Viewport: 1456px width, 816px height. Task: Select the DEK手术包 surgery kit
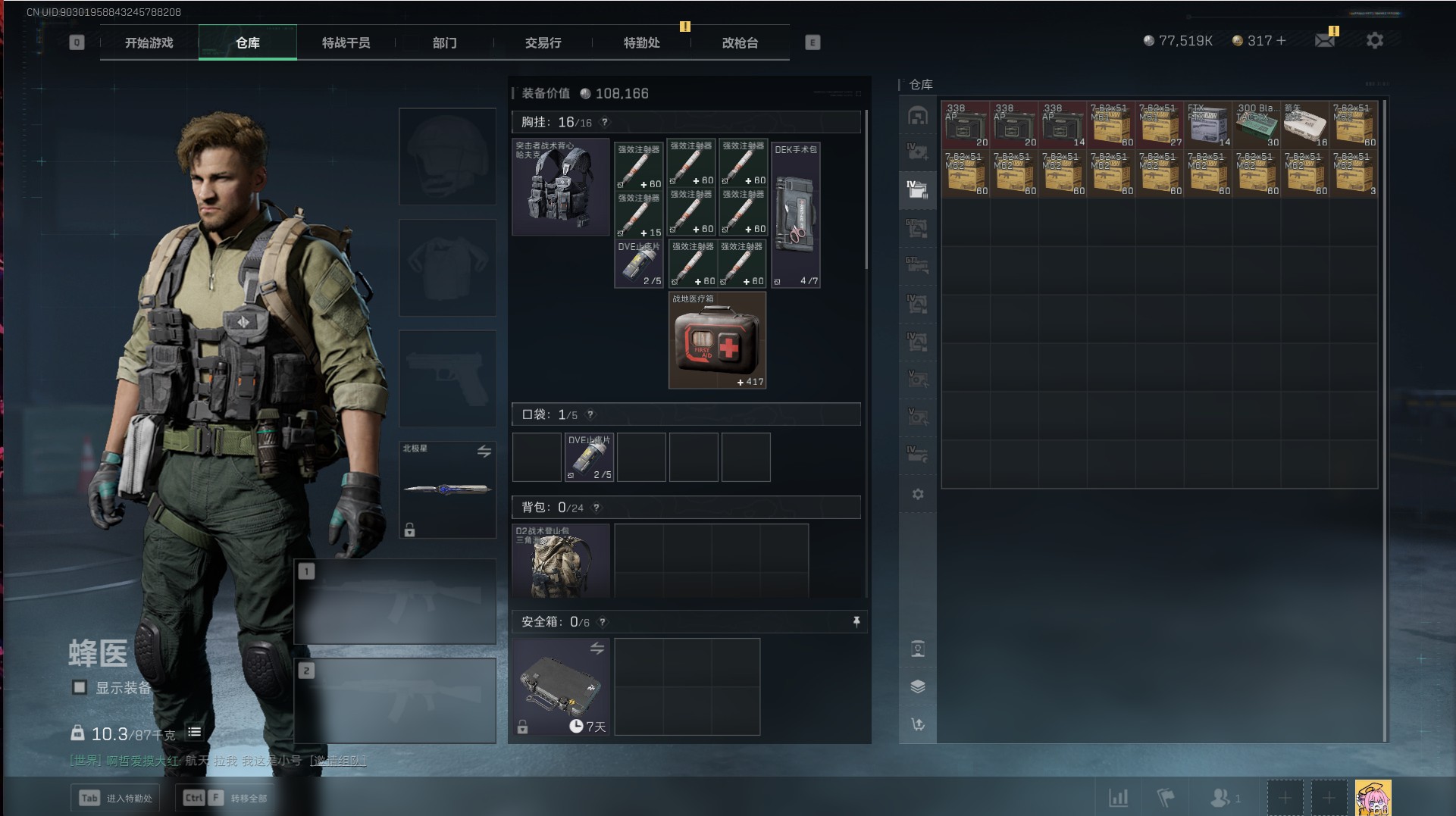[x=795, y=215]
